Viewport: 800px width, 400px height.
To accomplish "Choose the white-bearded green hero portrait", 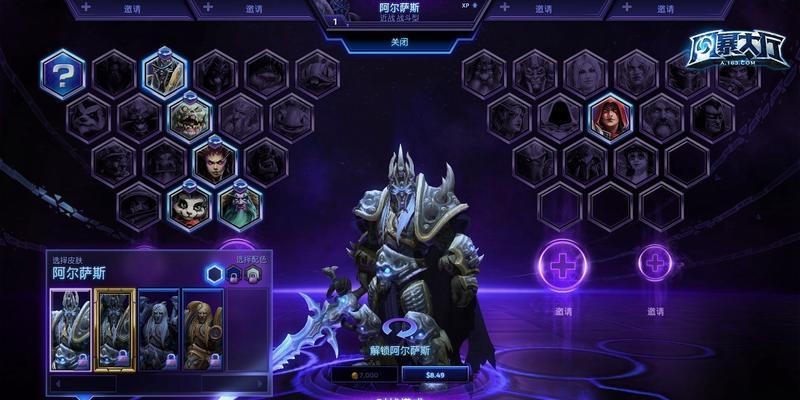I will pyautogui.click(x=240, y=205).
